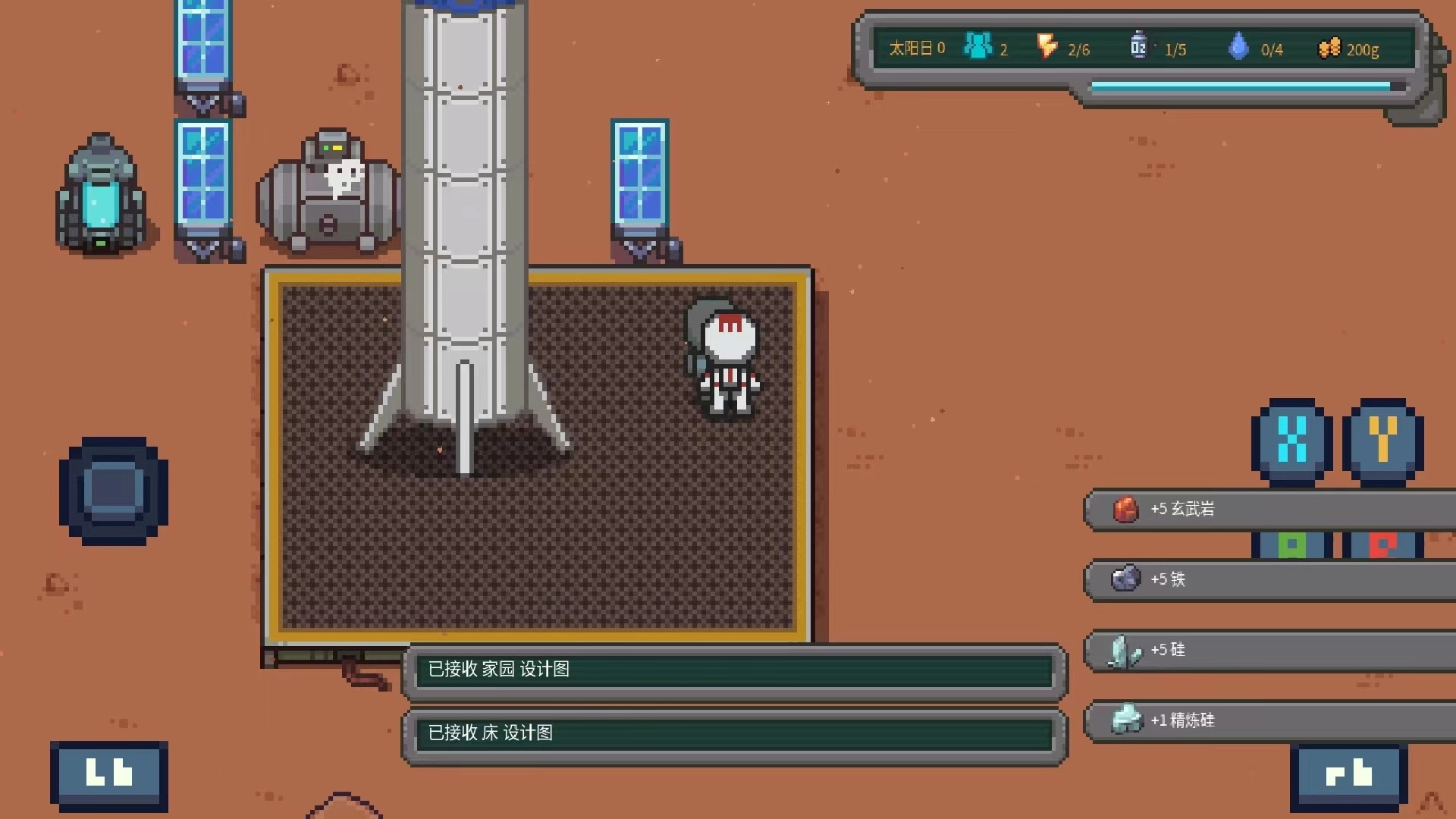Click the LB button prompt bottom left
This screenshot has width=1456, height=819.
click(108, 773)
